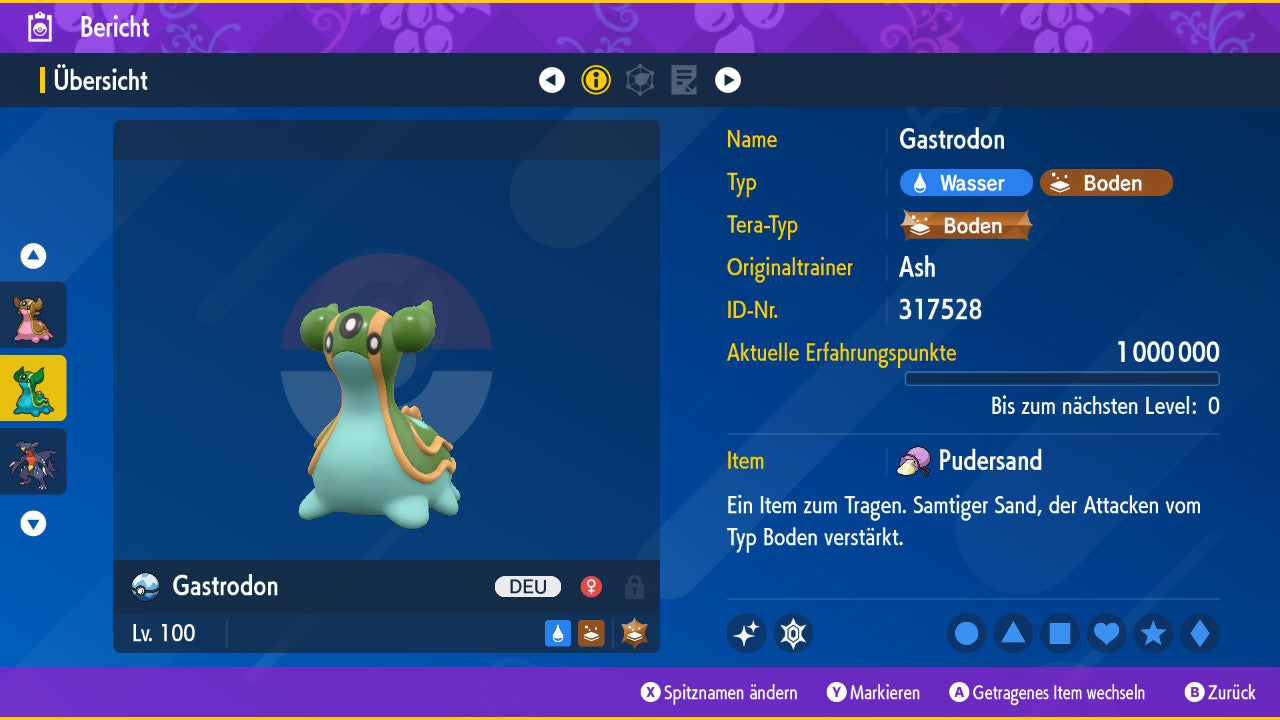The height and width of the screenshot is (720, 1280).
Task: Choose the Garchomp party thumbnail
Action: point(33,461)
